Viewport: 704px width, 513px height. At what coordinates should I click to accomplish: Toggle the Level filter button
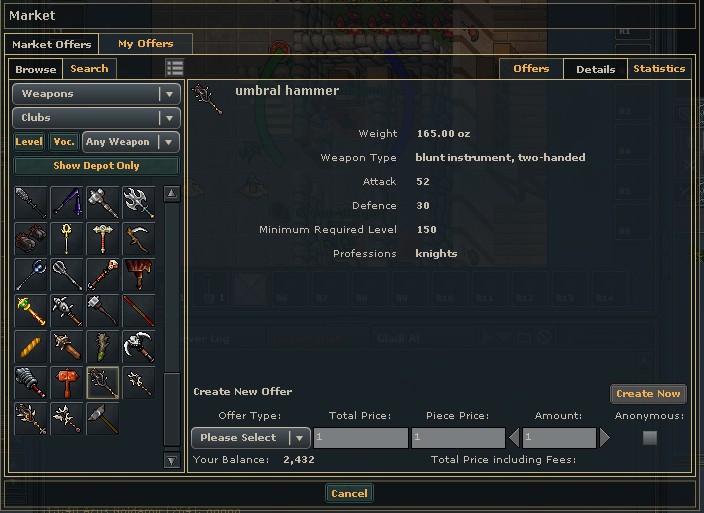29,142
